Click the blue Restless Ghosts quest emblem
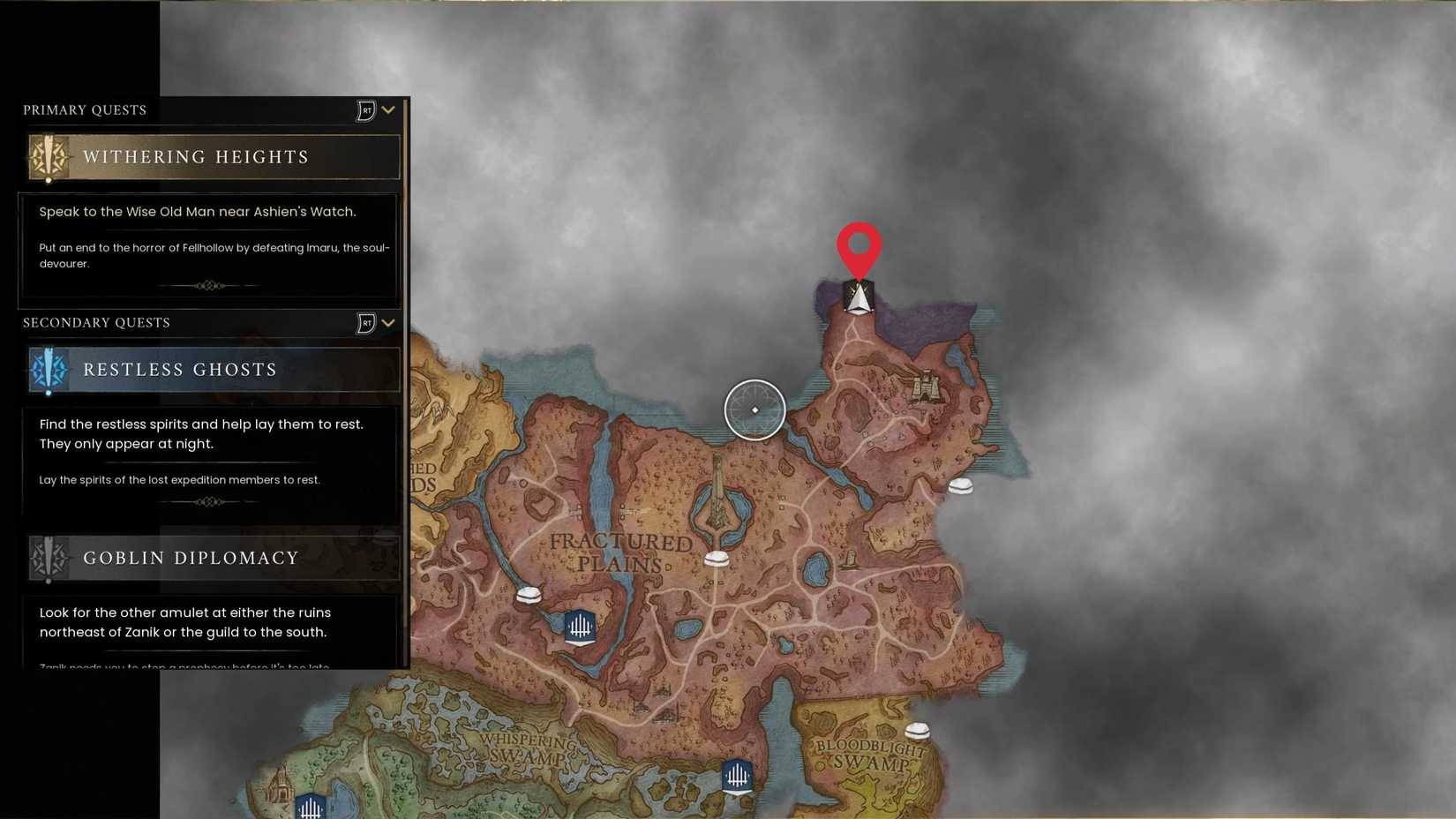The width and height of the screenshot is (1456, 819). point(49,370)
